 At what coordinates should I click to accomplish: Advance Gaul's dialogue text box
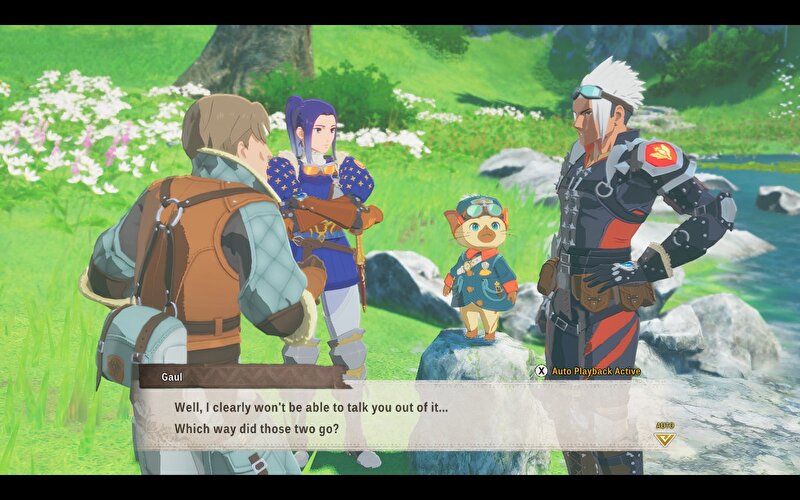[x=400, y=418]
